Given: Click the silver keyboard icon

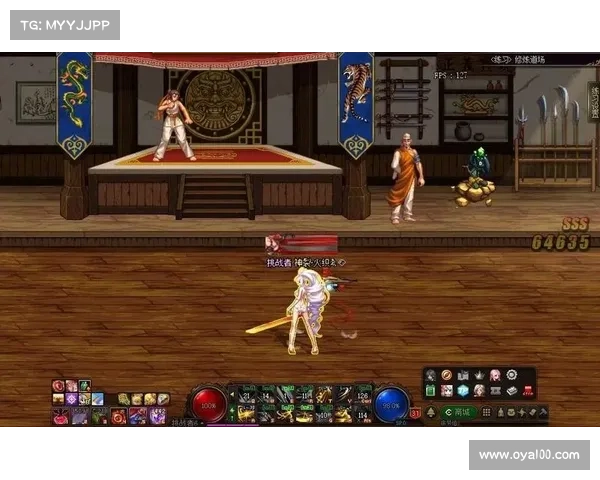Looking at the screenshot, I should (511, 391).
